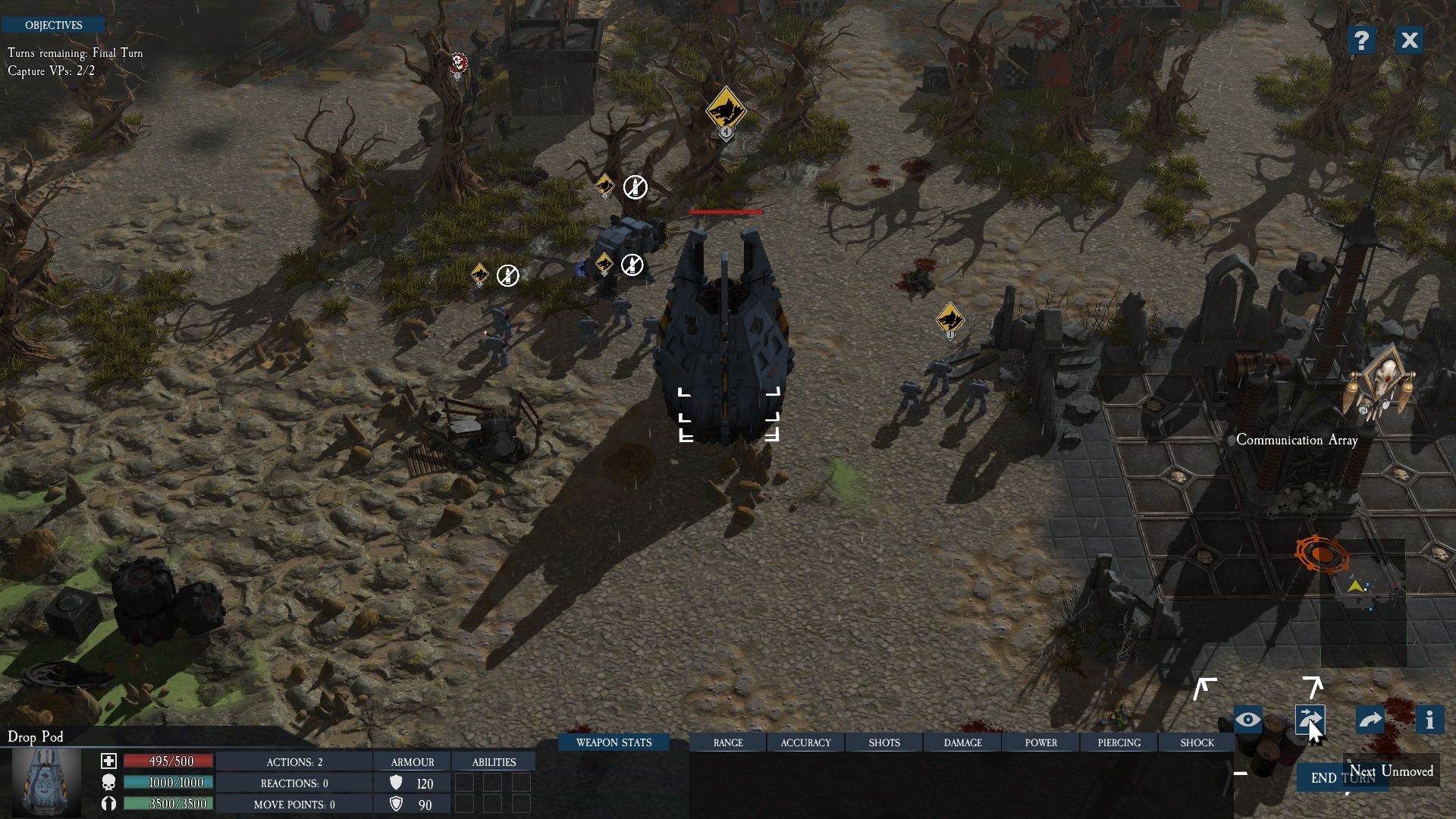Select the Drop Pod portrait
The width and height of the screenshot is (1456, 819).
[x=47, y=781]
